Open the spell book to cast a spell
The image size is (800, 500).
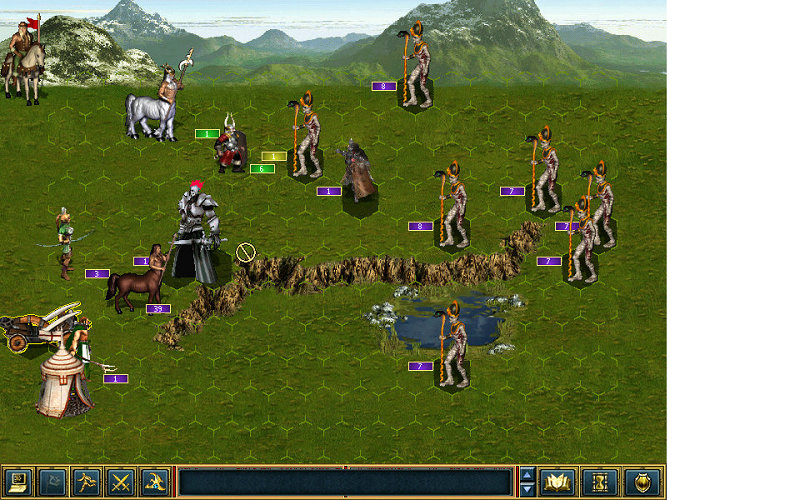coord(557,483)
